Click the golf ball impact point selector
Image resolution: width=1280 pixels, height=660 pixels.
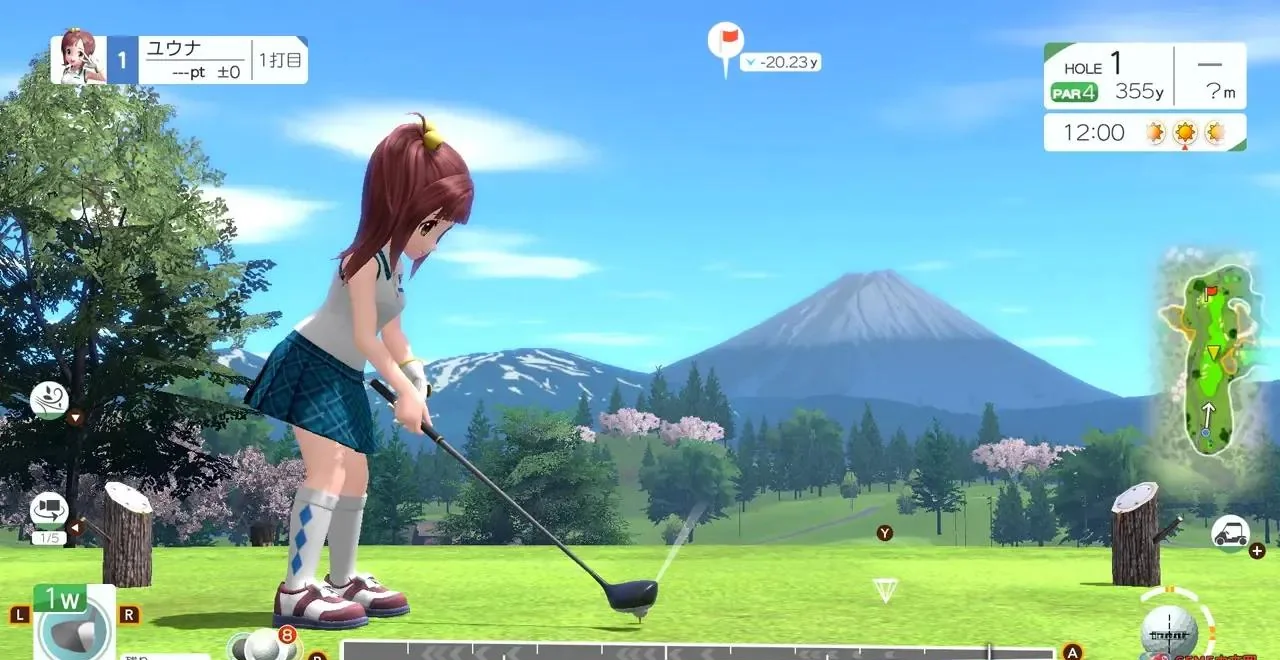click(1169, 630)
